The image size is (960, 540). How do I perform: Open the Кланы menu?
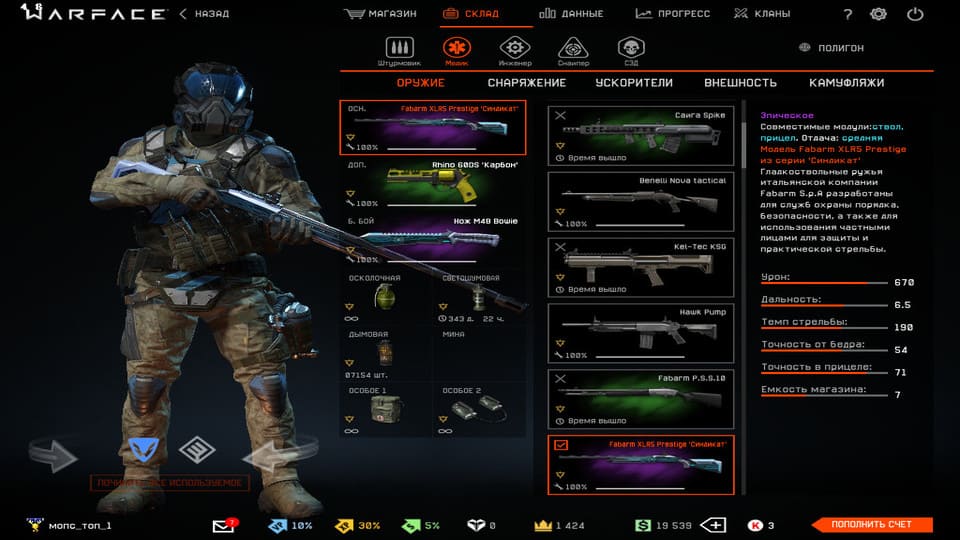[761, 14]
